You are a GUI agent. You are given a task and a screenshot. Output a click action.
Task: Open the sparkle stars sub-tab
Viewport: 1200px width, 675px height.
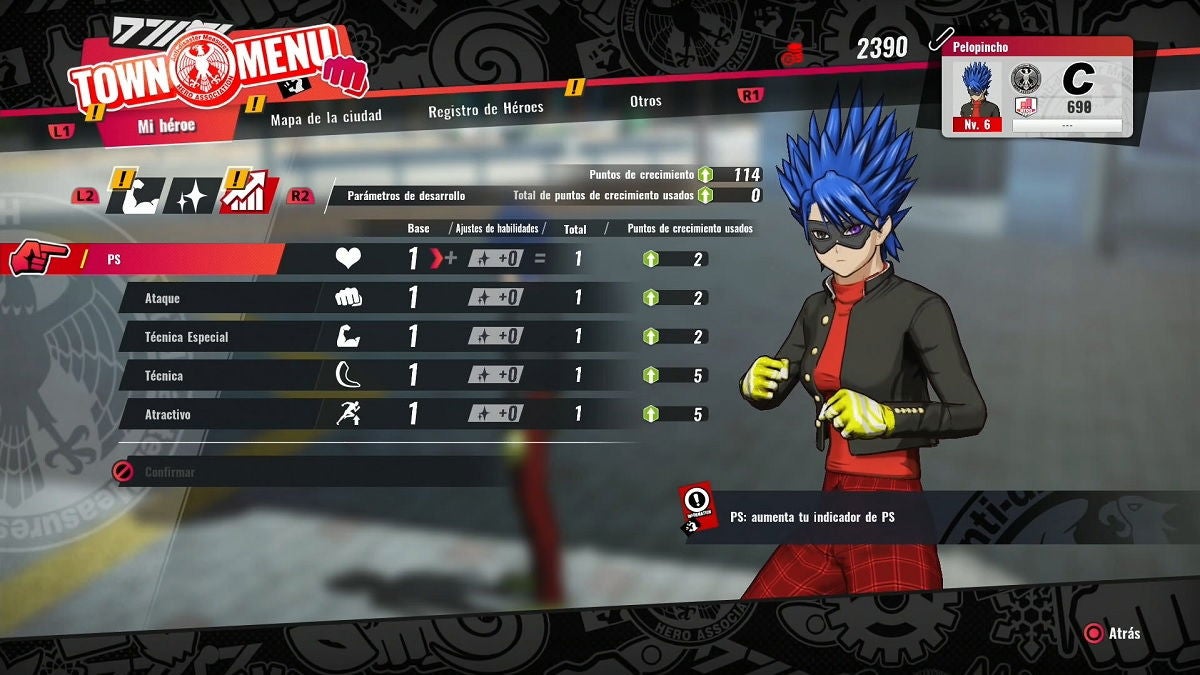(190, 197)
